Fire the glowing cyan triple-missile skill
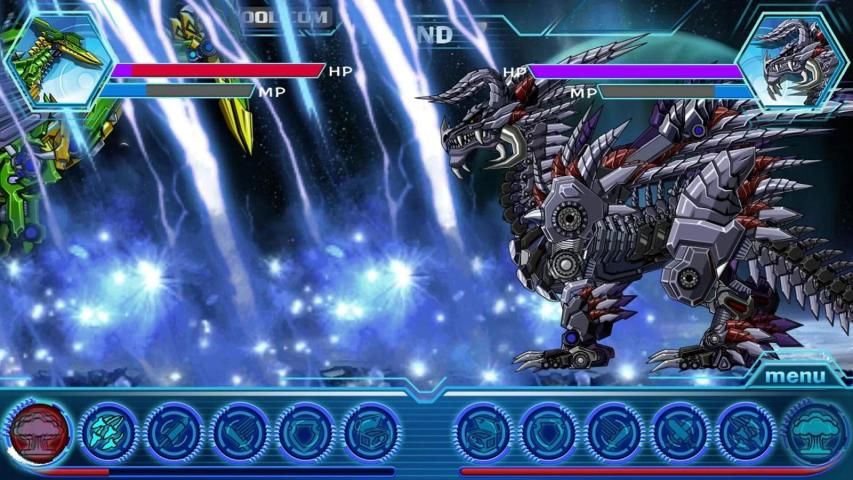 click(x=108, y=432)
